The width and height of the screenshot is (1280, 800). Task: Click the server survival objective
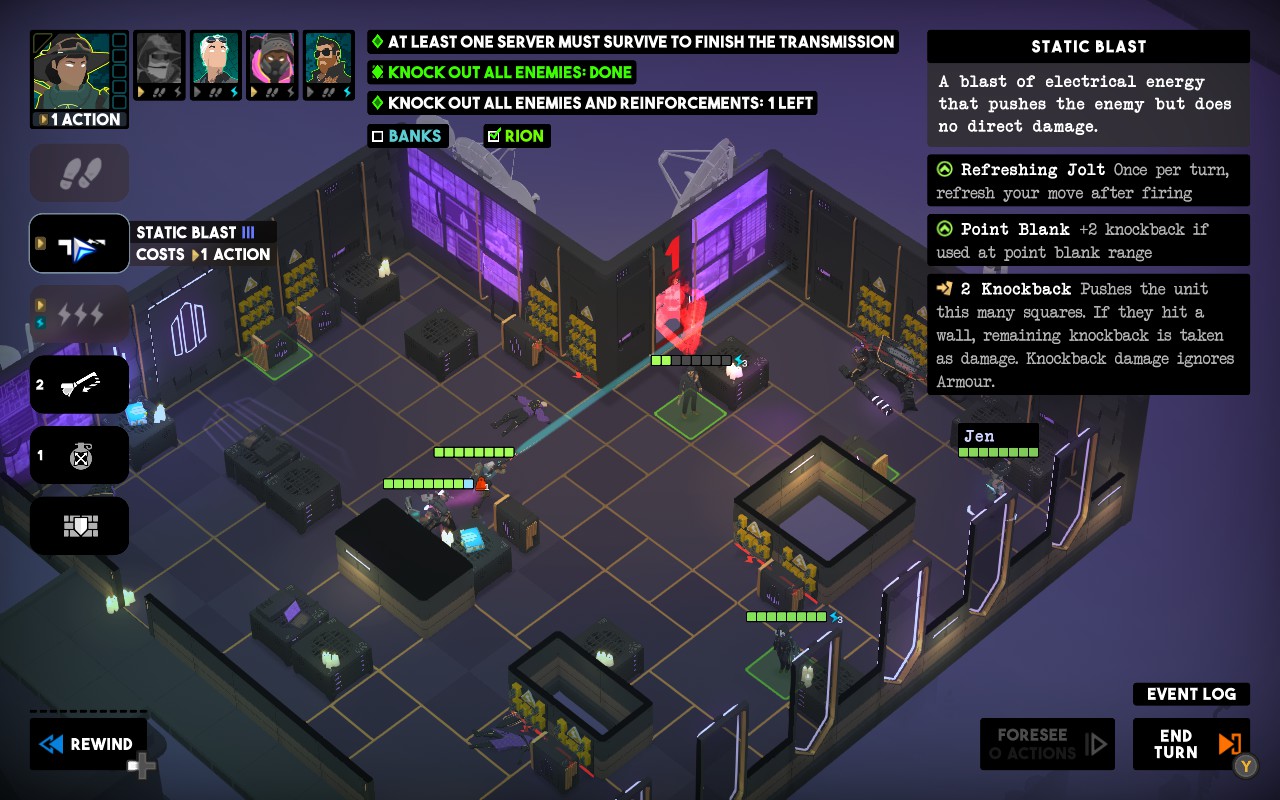click(x=632, y=42)
